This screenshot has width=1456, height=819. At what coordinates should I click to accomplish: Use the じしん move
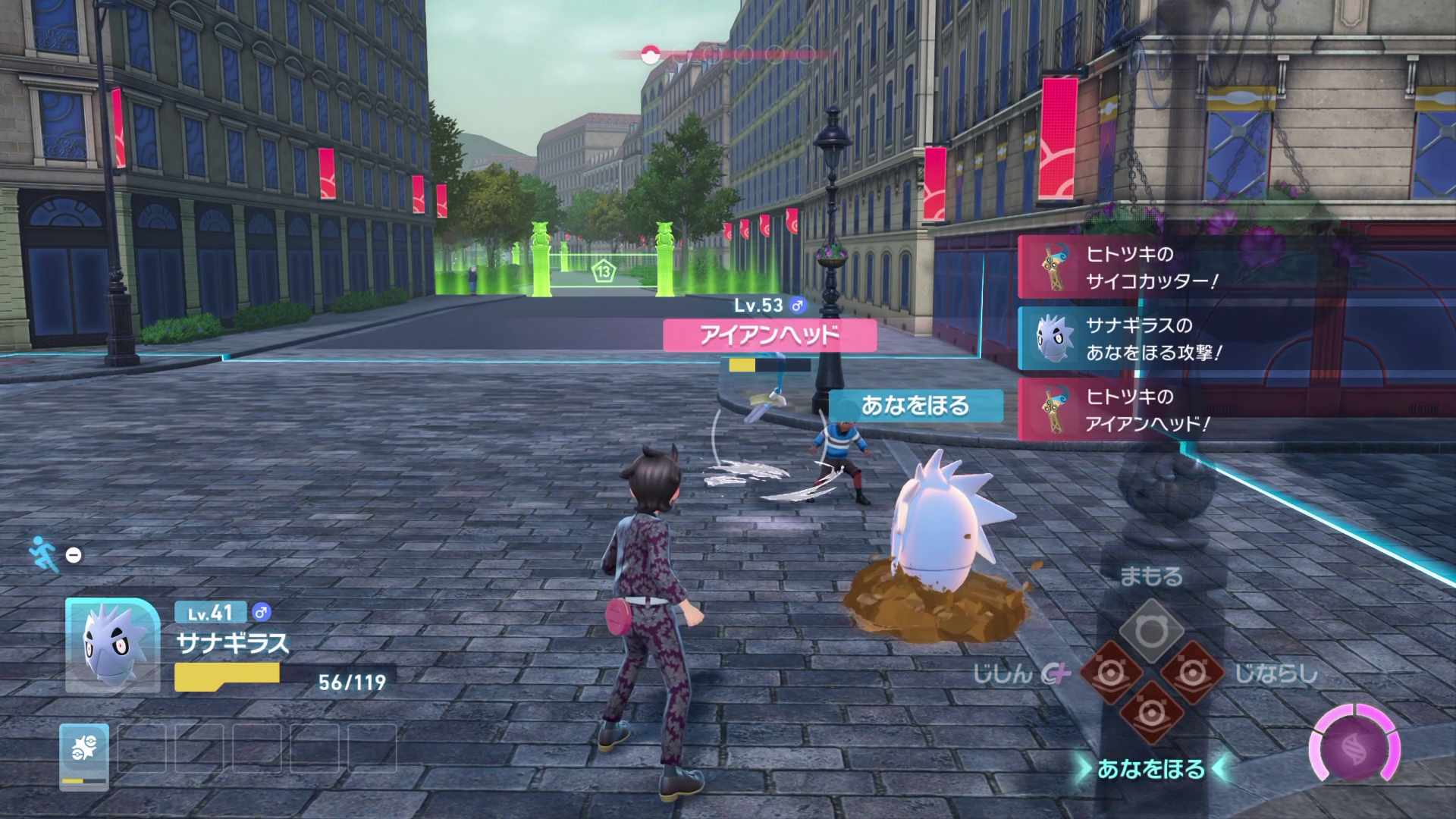click(x=1110, y=673)
